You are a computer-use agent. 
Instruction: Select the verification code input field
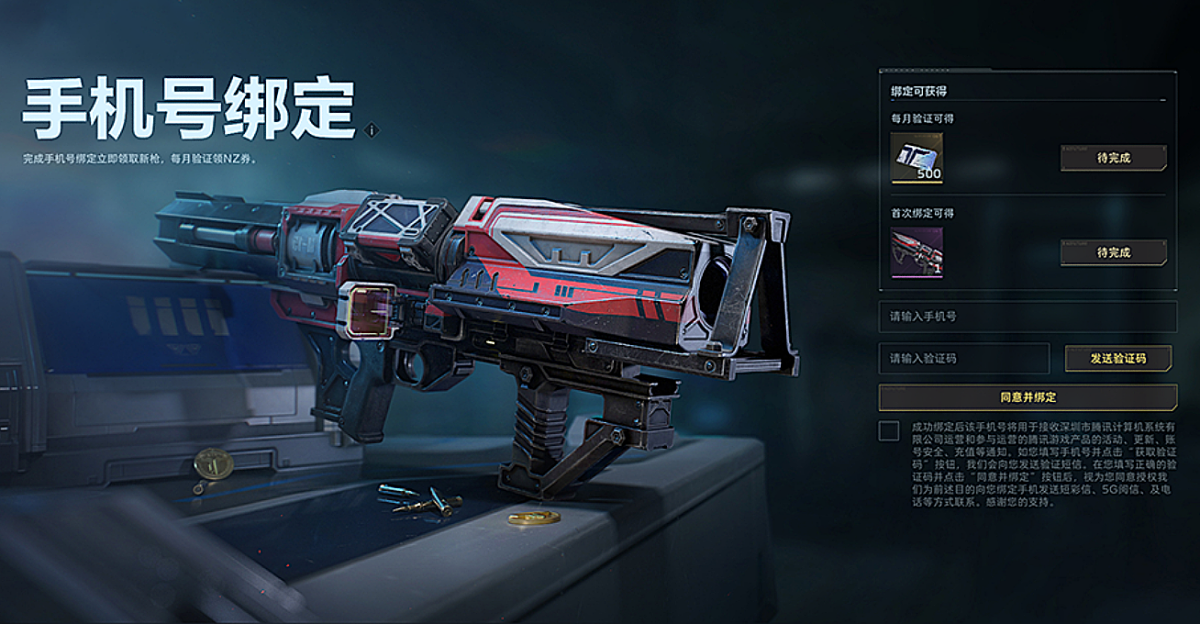tap(964, 358)
